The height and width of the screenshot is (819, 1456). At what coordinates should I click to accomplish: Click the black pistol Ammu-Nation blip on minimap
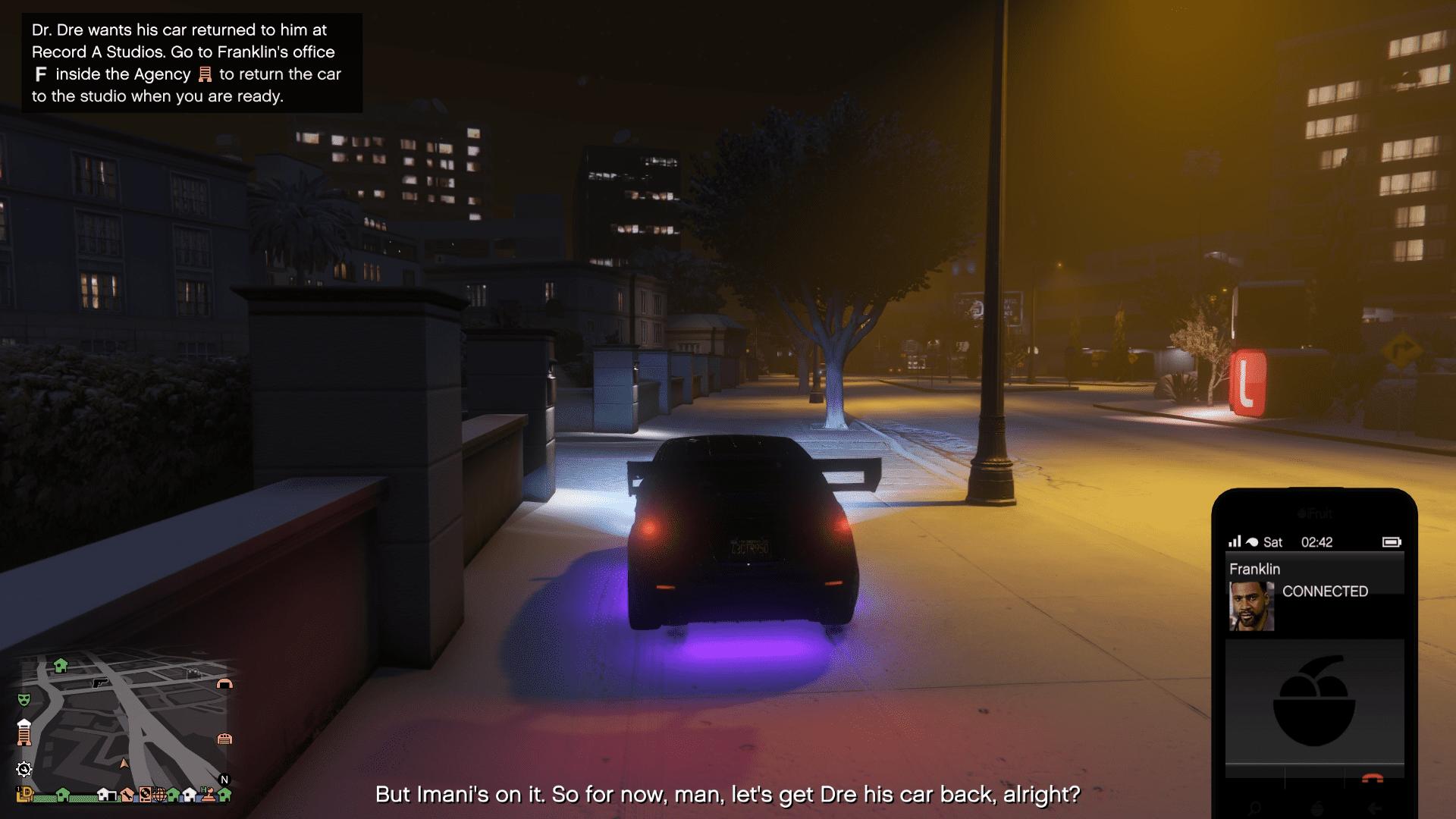99,683
